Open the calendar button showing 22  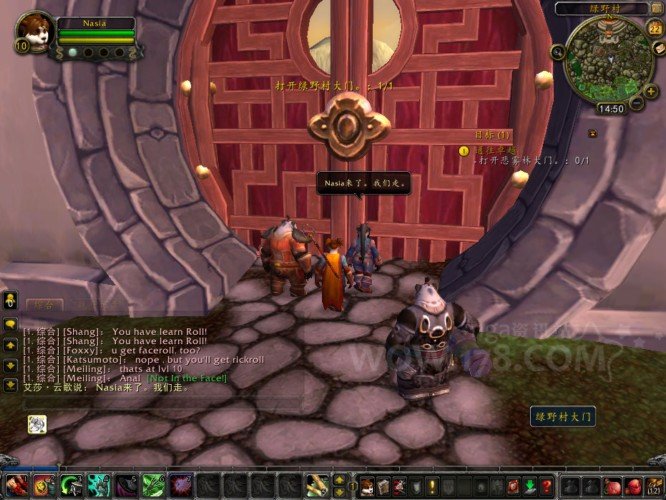pyautogui.click(x=654, y=29)
